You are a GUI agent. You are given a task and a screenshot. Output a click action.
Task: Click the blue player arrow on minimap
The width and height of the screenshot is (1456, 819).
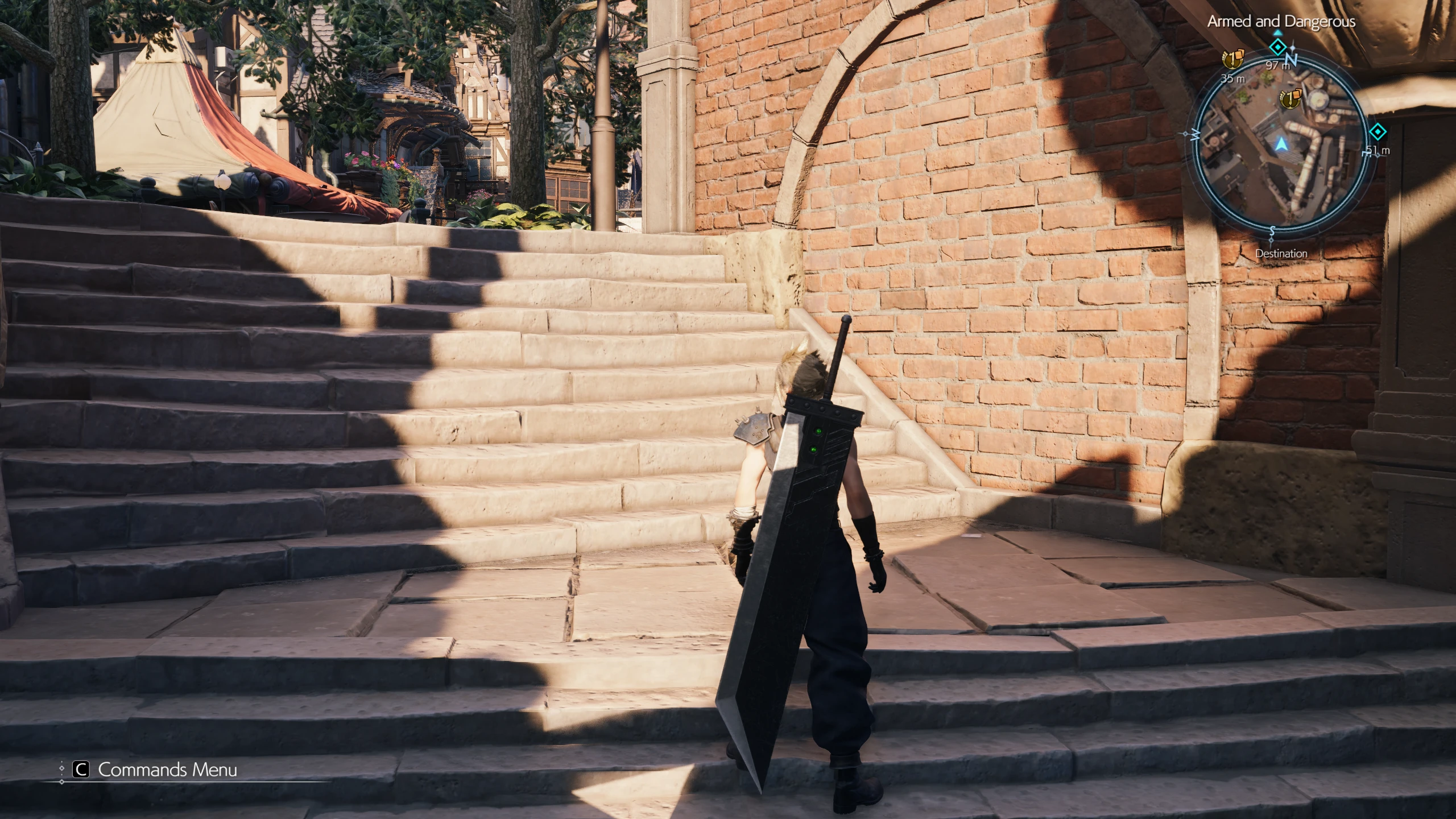[1281, 144]
